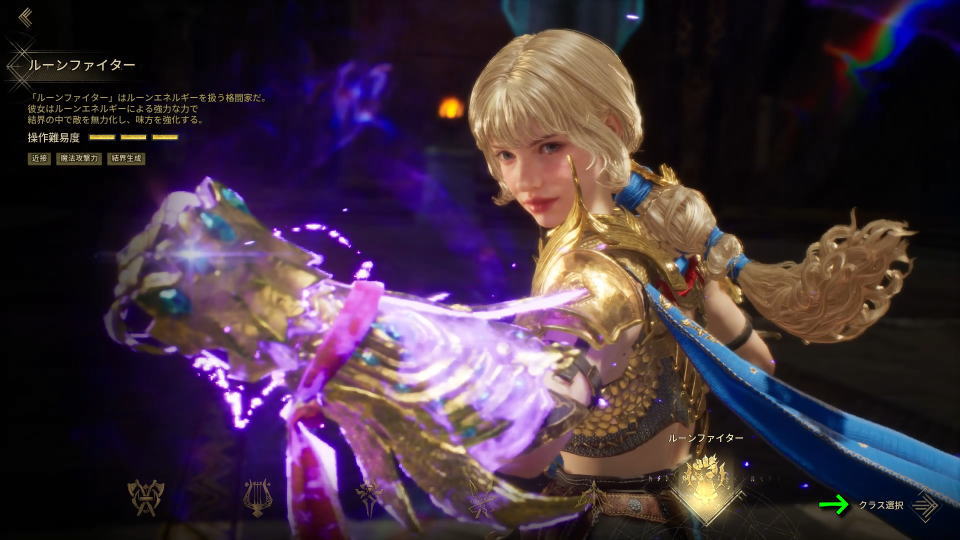Image resolution: width=960 pixels, height=540 pixels.
Task: Select the crossed-axes class icon
Action: [x=145, y=497]
